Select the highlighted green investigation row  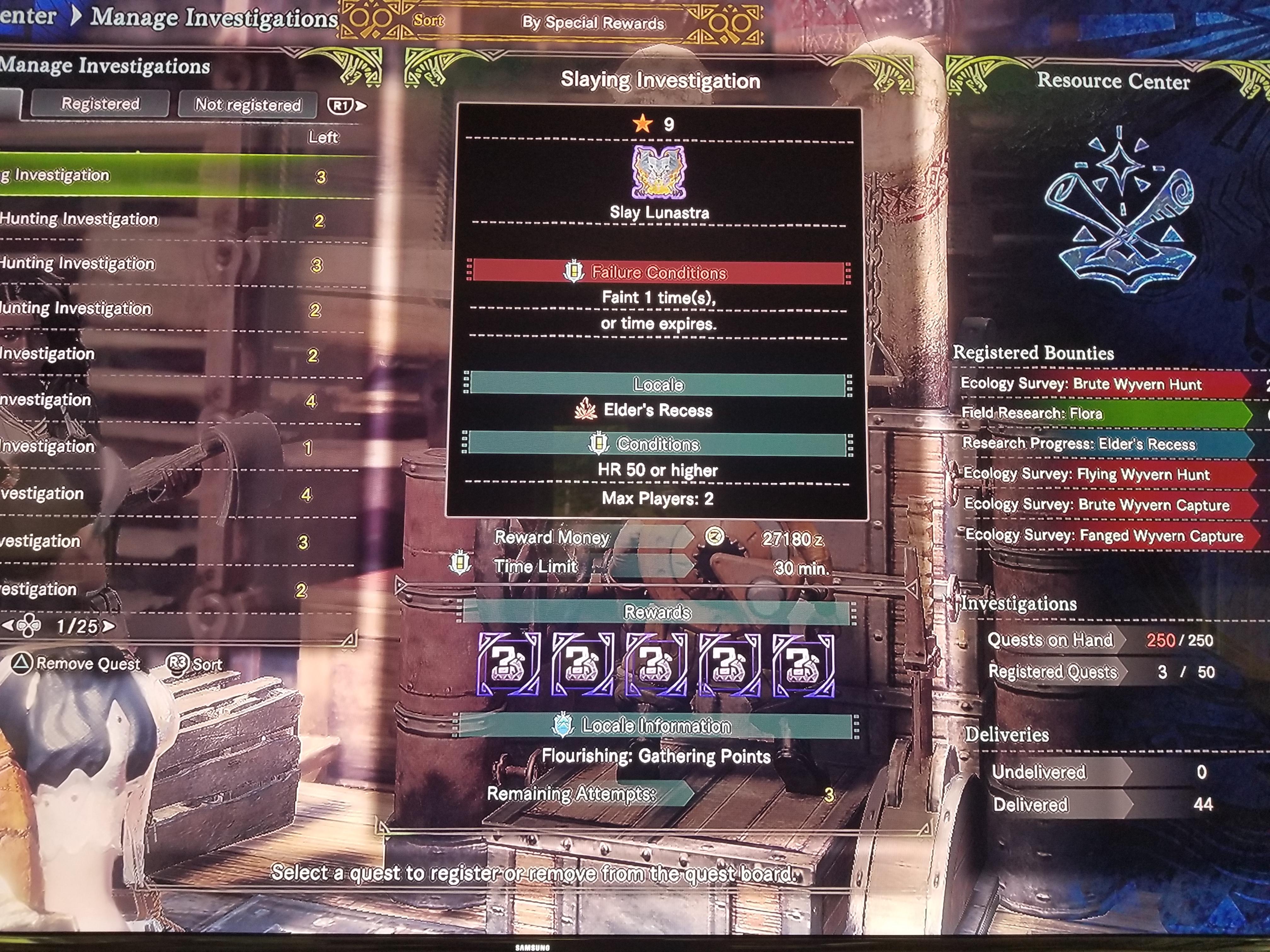click(172, 176)
